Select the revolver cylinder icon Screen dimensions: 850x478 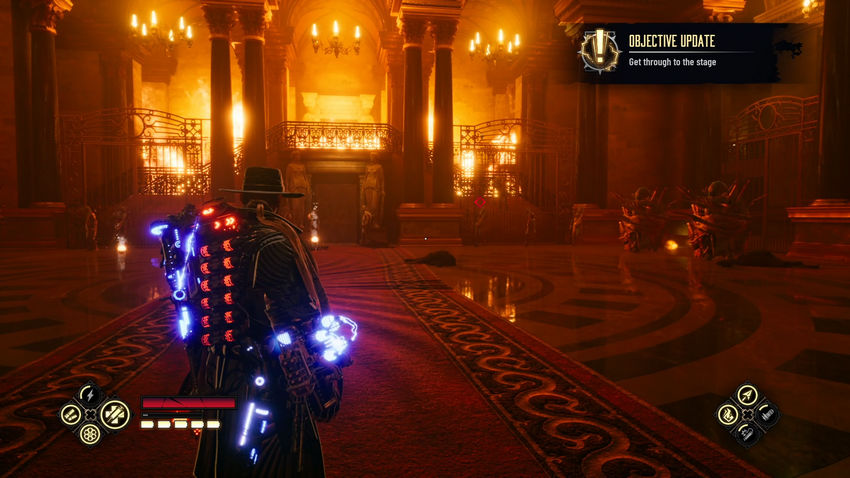[90, 434]
